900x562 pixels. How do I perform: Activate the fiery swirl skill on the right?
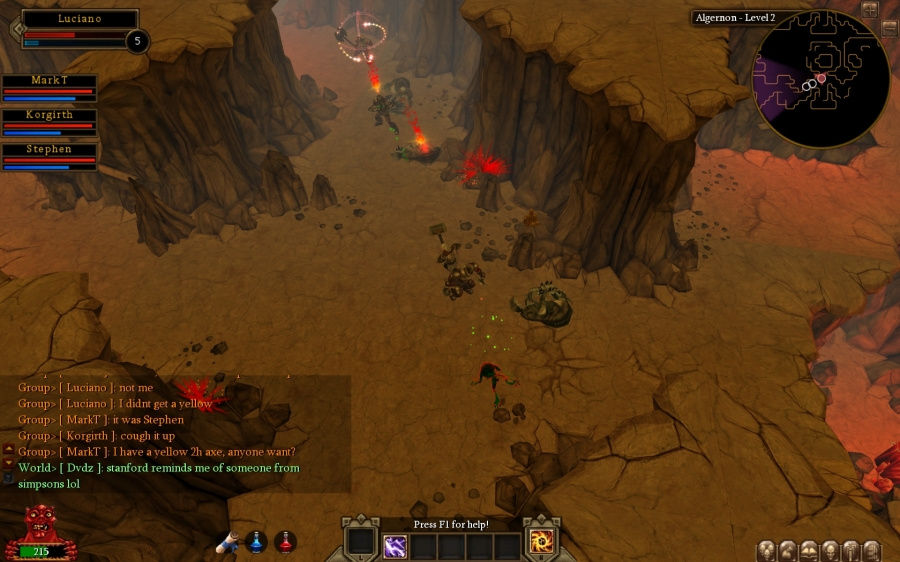[543, 541]
